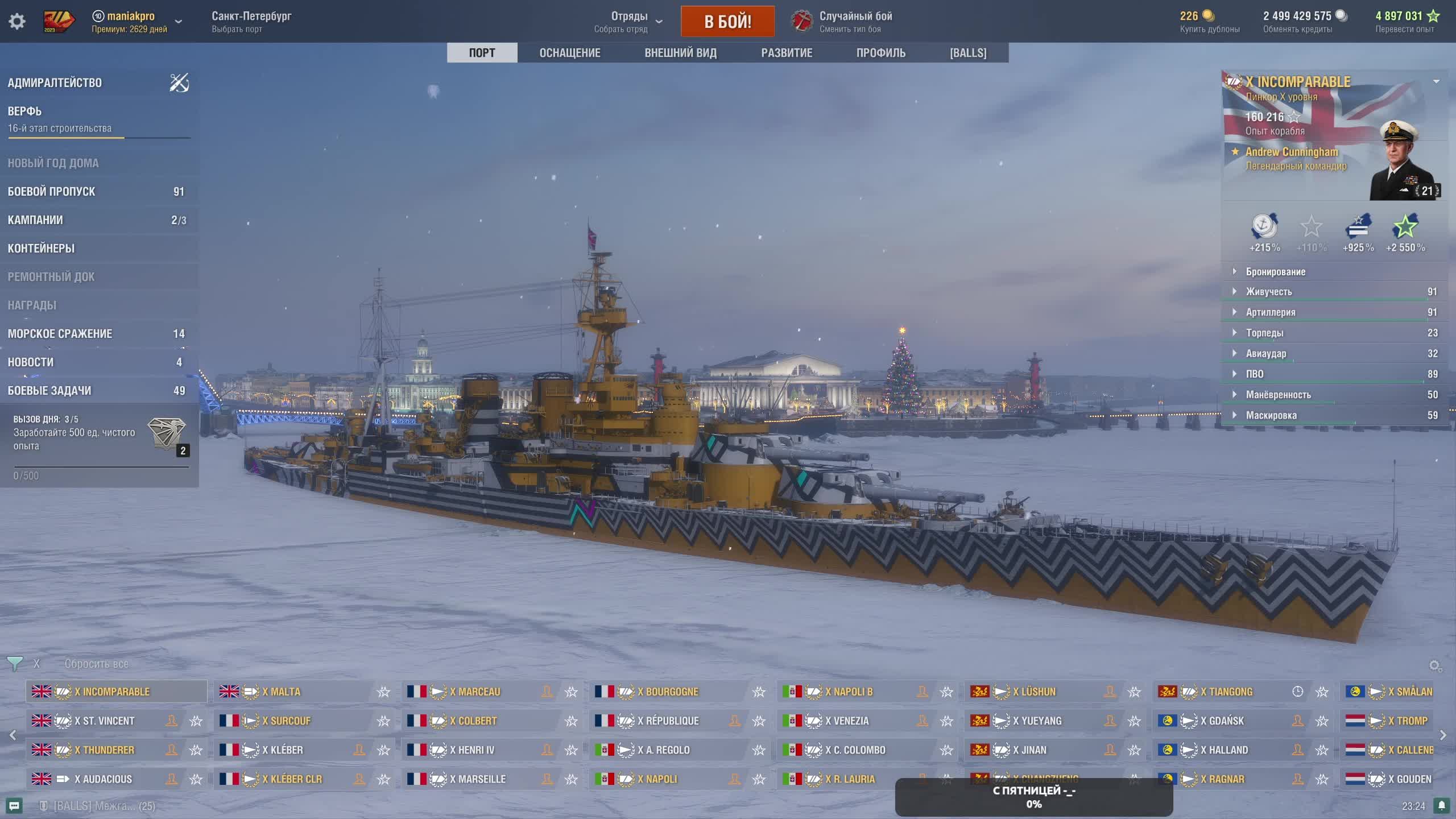Choose the X THUNDERER ship

point(108,750)
